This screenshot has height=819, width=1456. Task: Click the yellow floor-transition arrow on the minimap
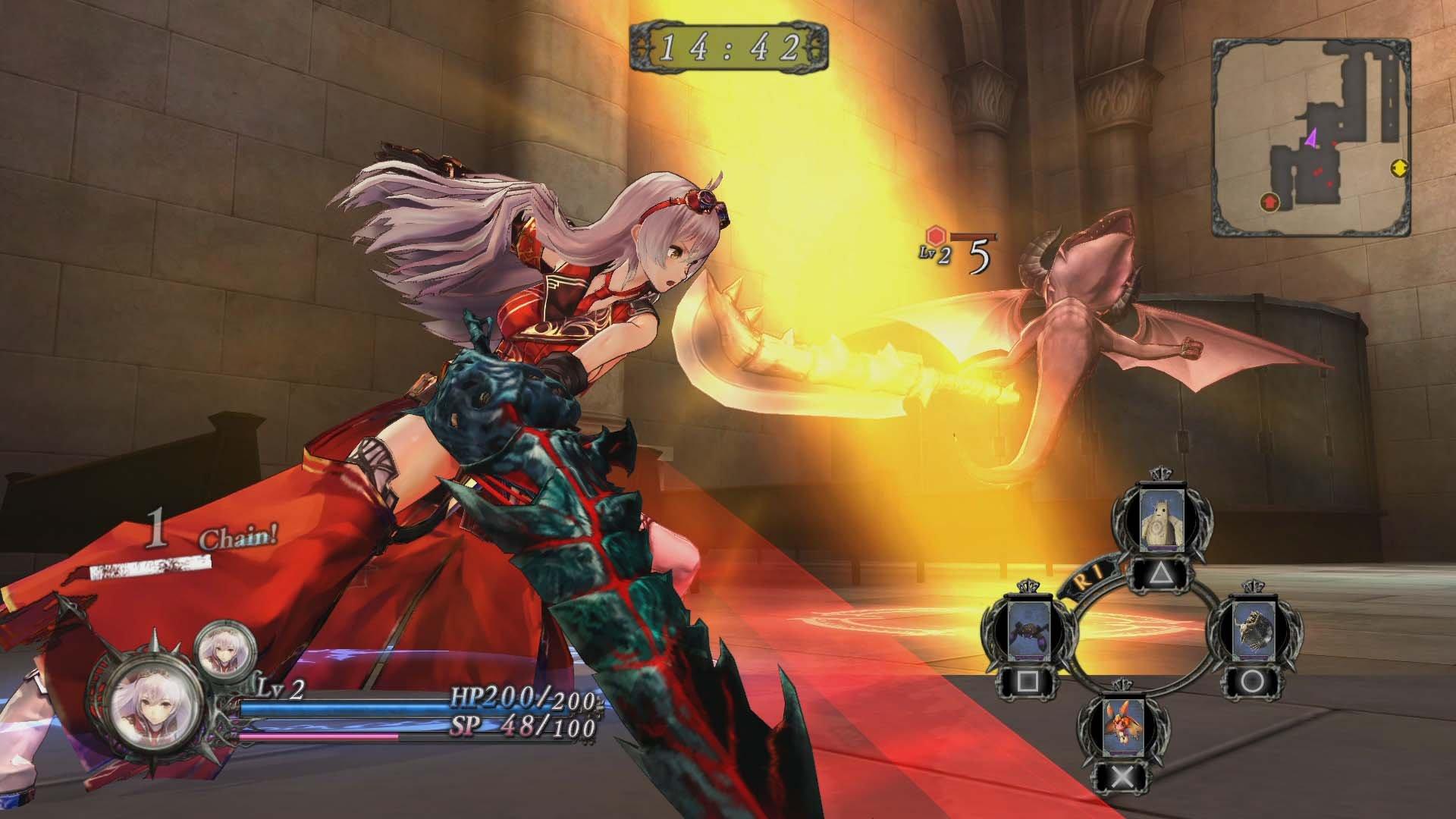(1399, 167)
